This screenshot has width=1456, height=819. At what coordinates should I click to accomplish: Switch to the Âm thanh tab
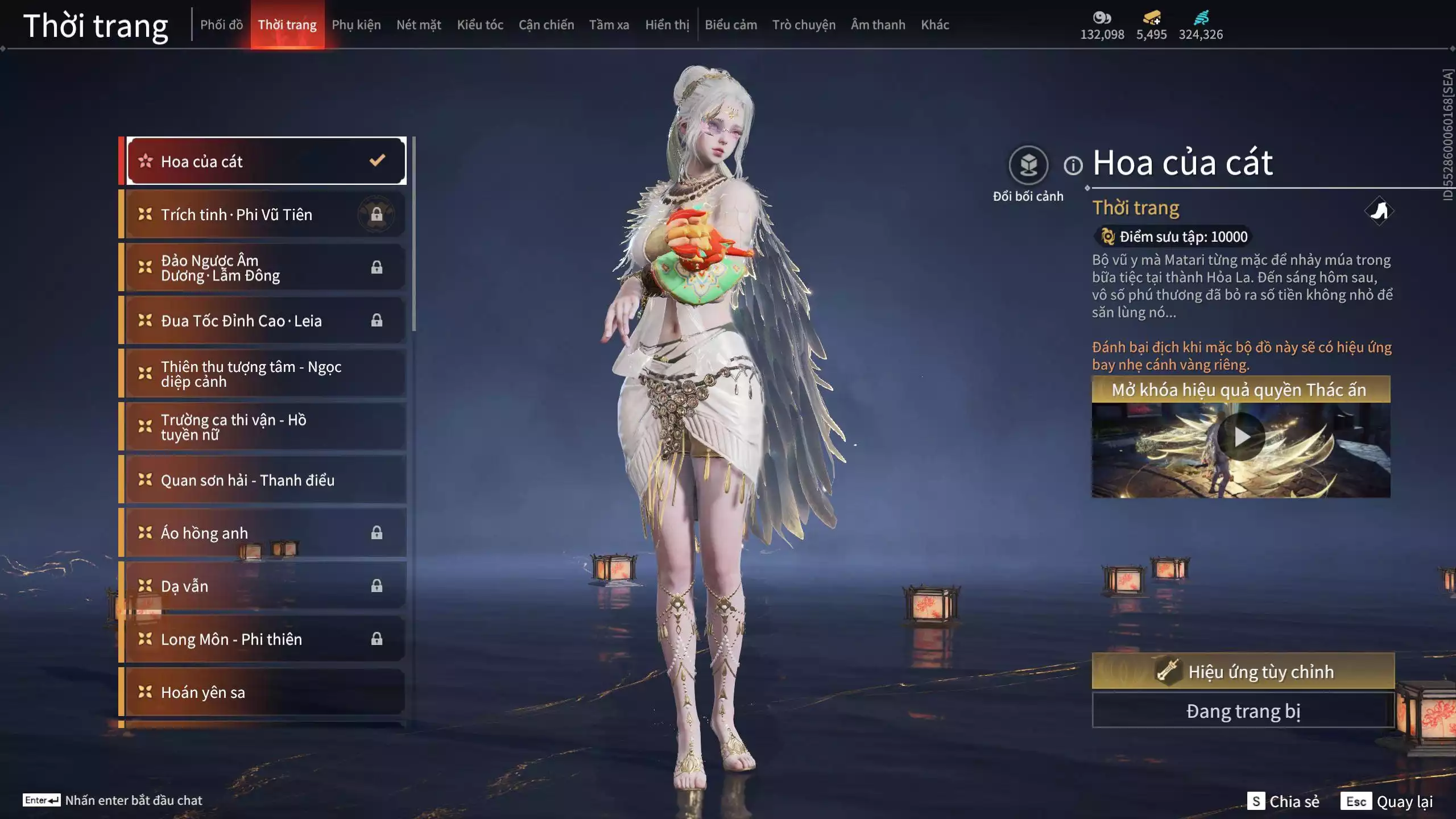point(878,25)
